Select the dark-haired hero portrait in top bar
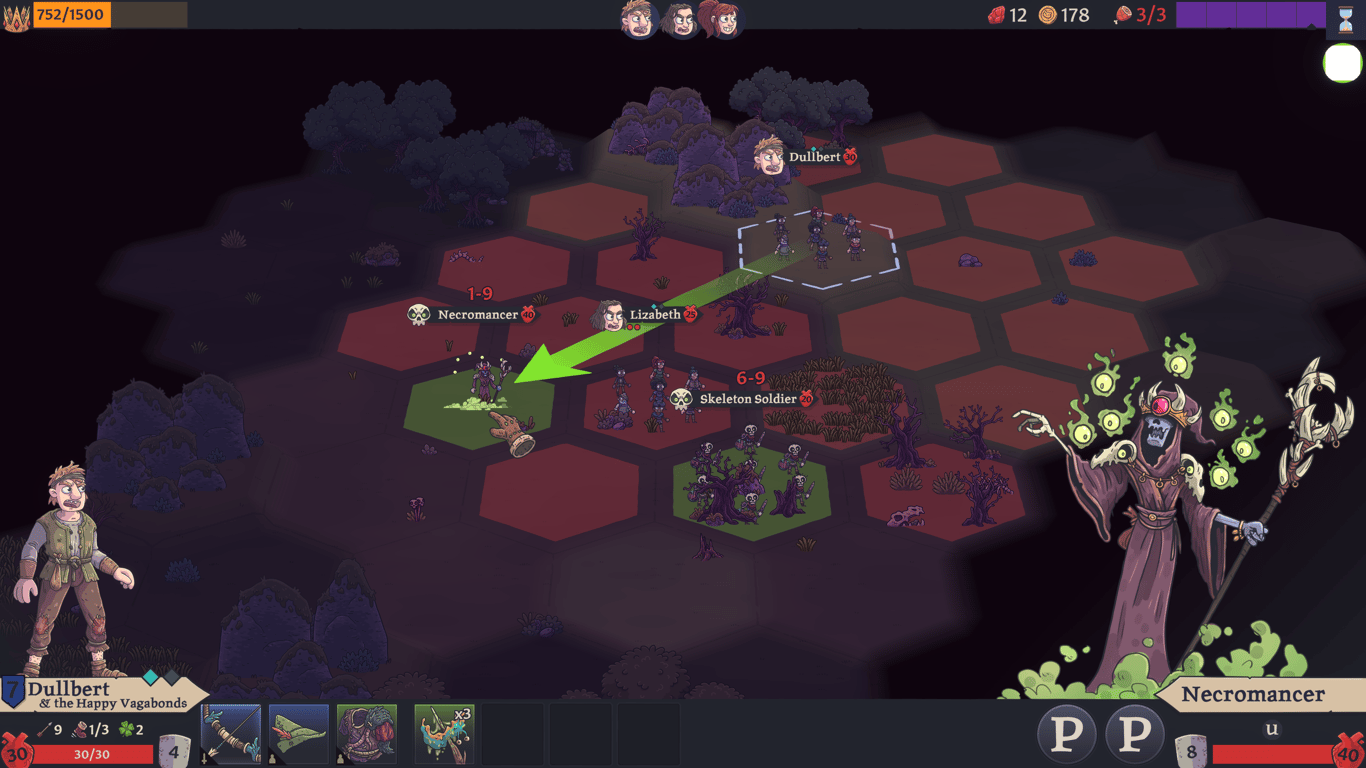 (680, 18)
